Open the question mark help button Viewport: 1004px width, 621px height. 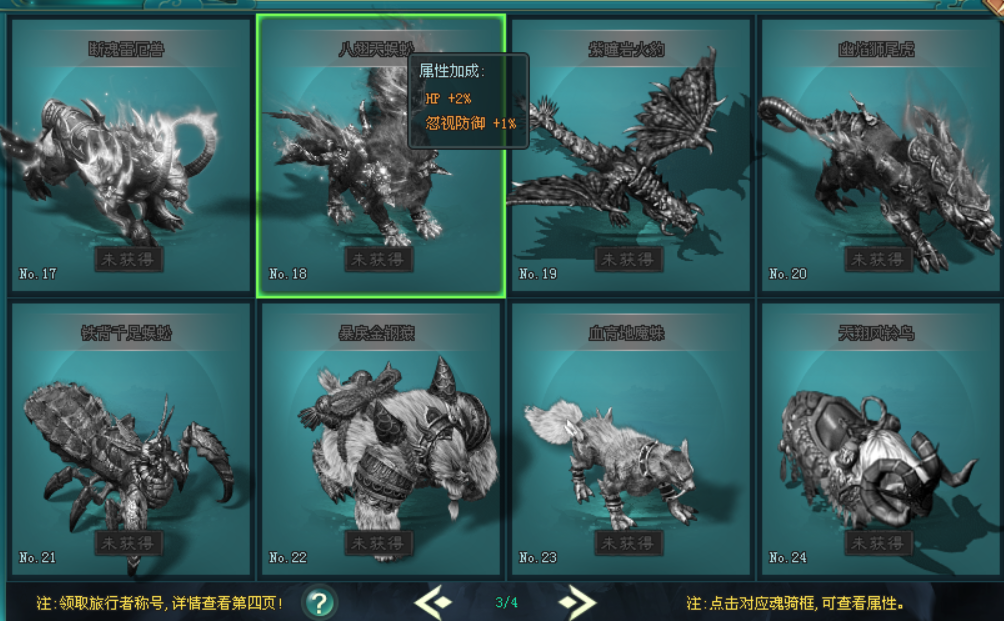click(319, 602)
